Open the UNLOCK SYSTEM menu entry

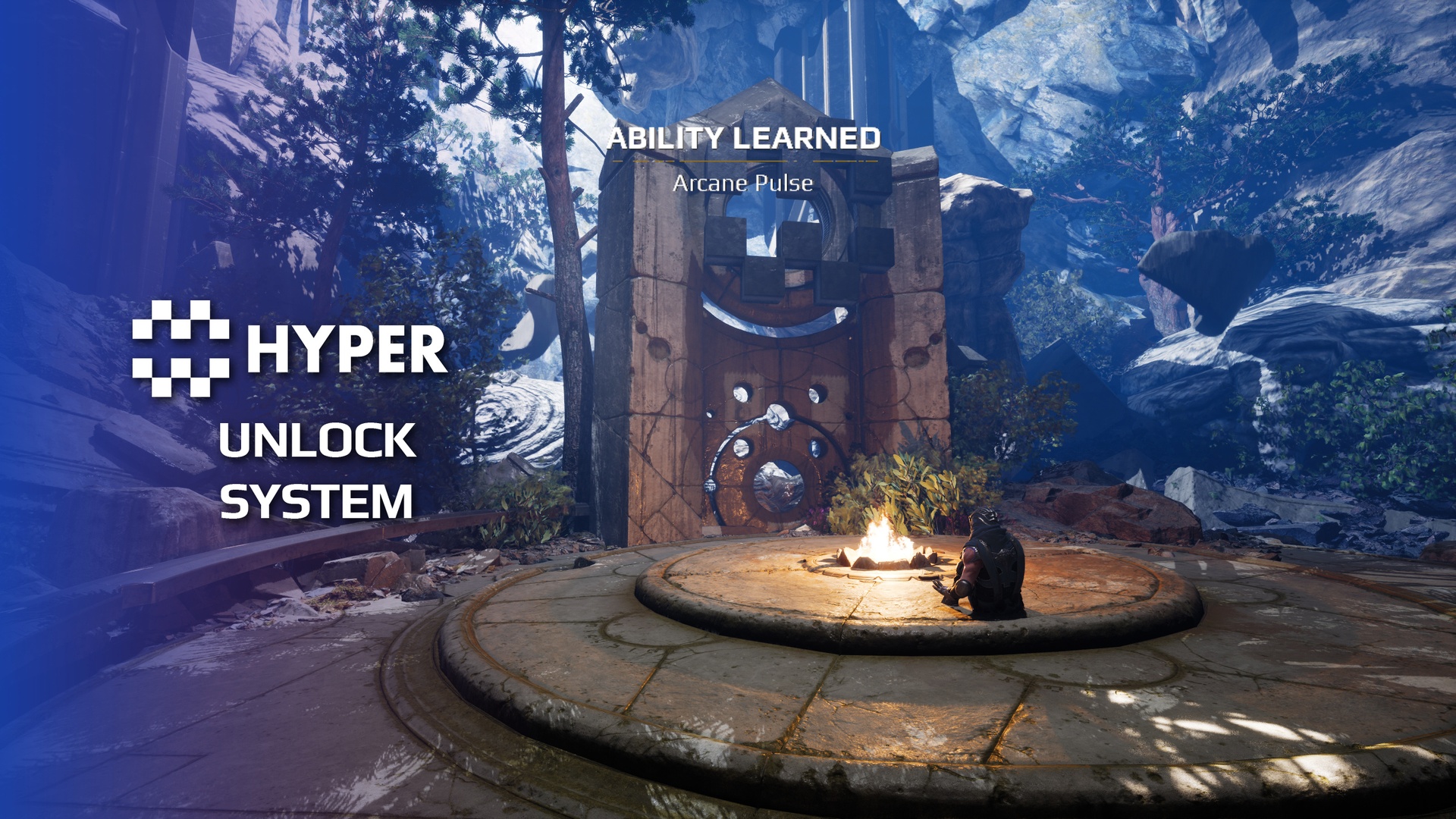(x=317, y=470)
